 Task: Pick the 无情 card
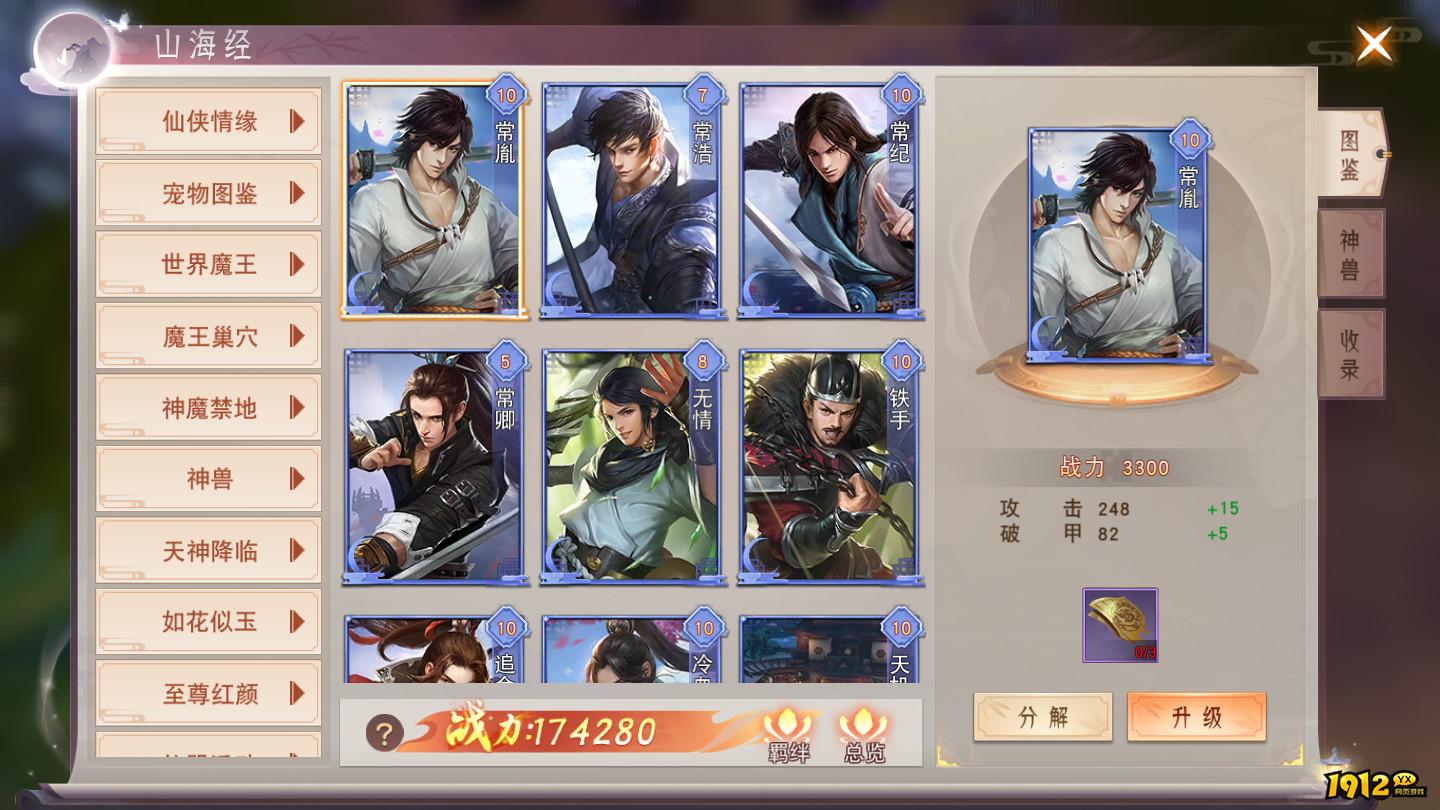631,466
